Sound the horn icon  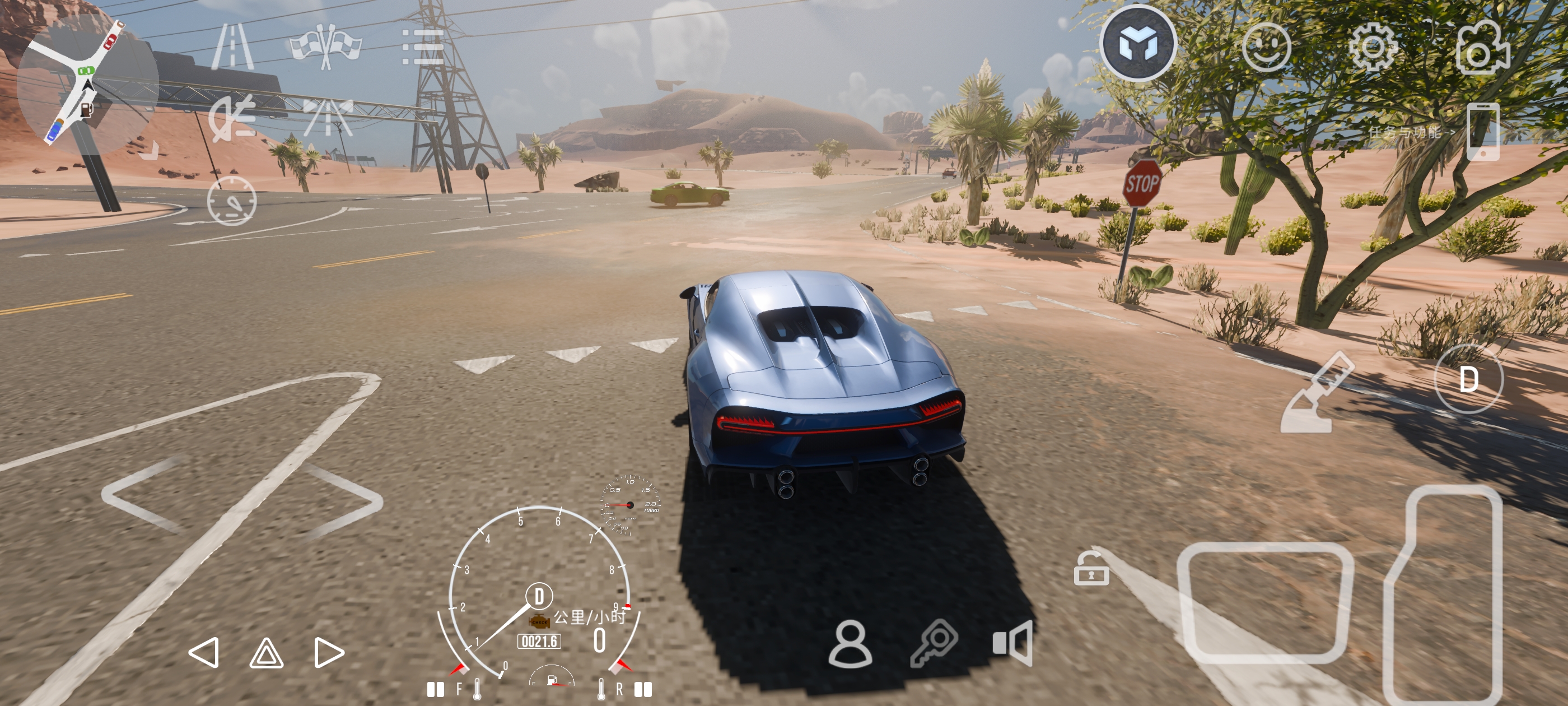pyautogui.click(x=1012, y=643)
